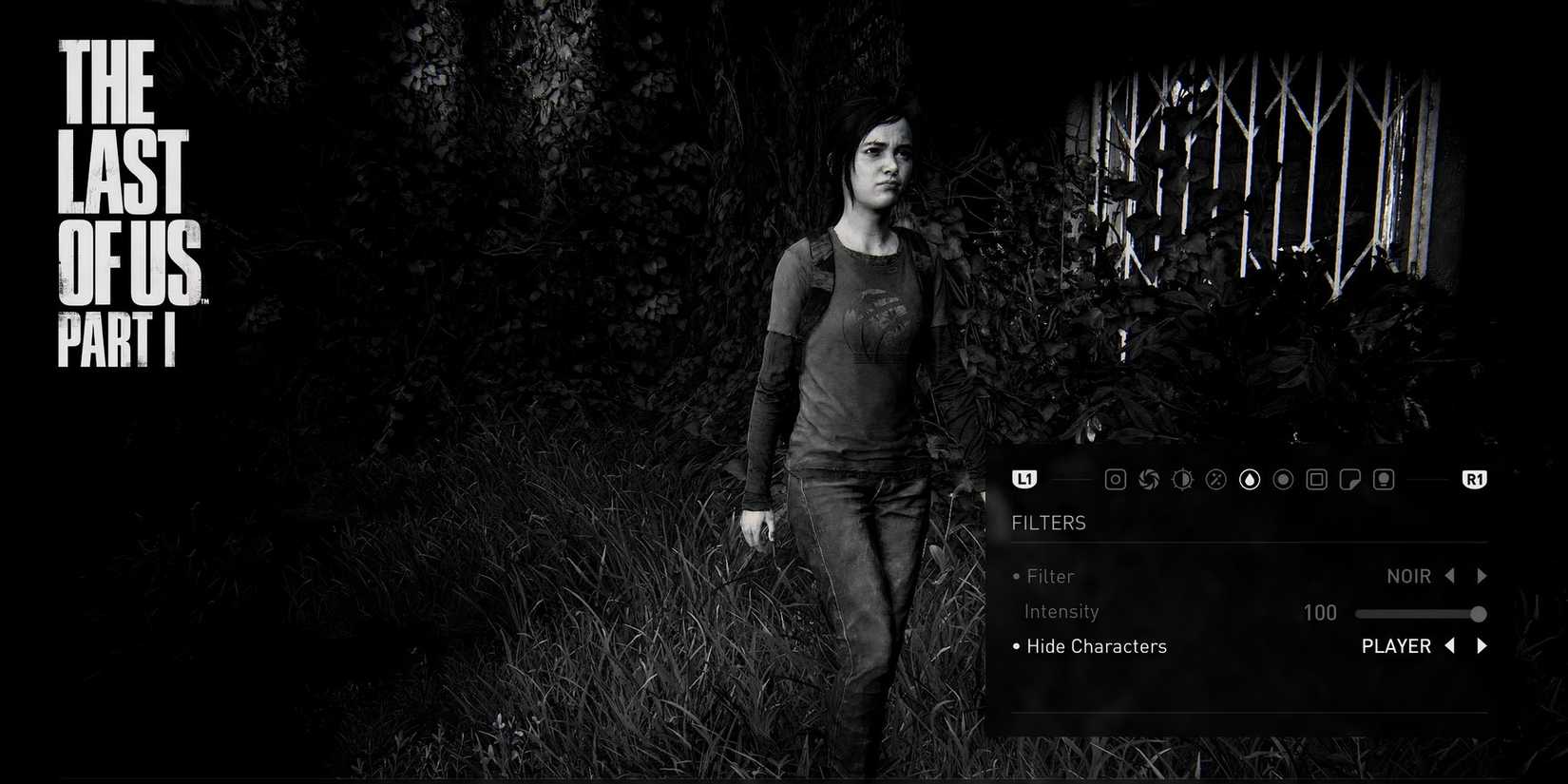The width and height of the screenshot is (1568, 784).
Task: Advance Hide Characters past PLAYER option
Action: [1482, 646]
